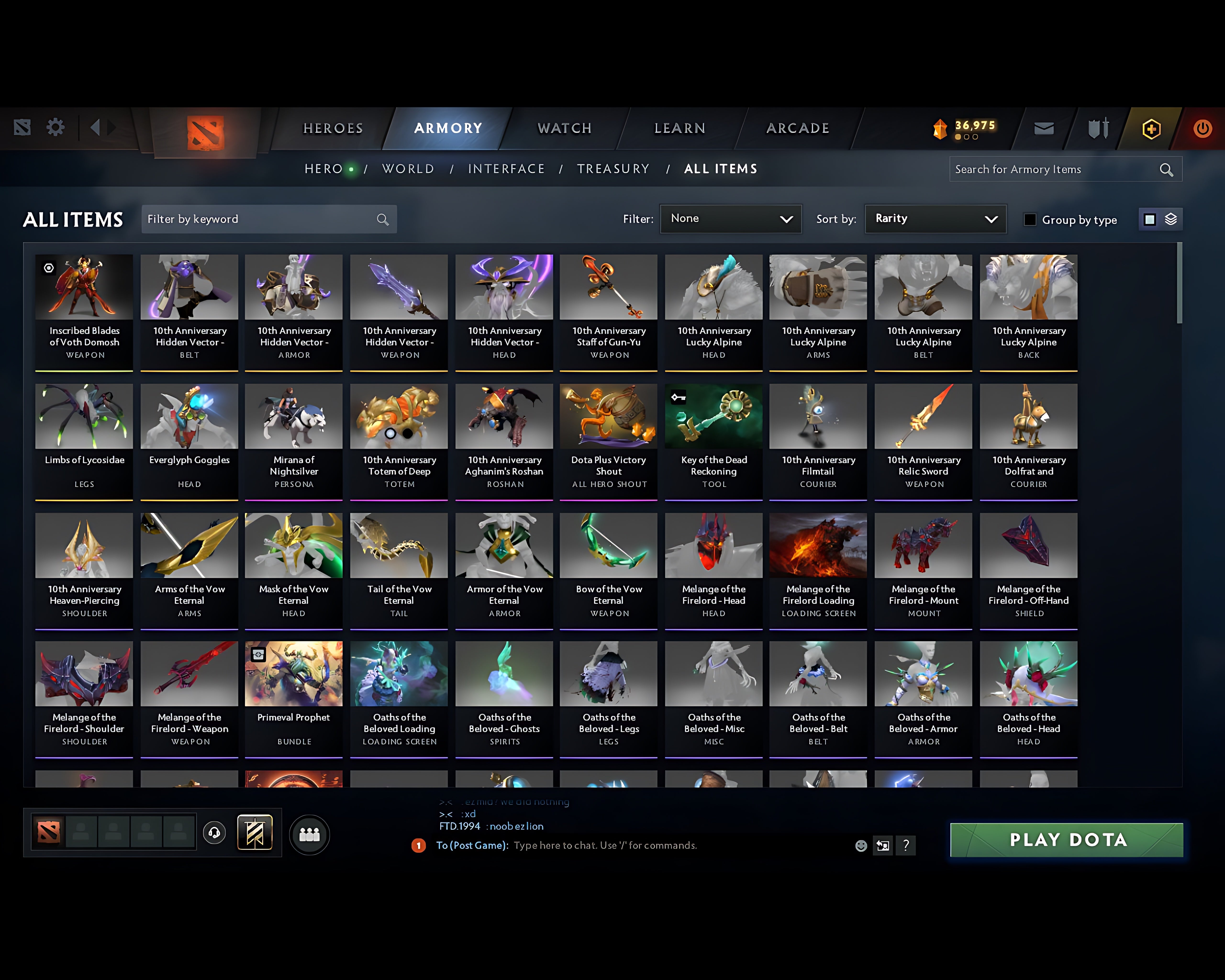The width and height of the screenshot is (1225, 980).
Task: Enable the Group by type checkbox
Action: 1030,220
